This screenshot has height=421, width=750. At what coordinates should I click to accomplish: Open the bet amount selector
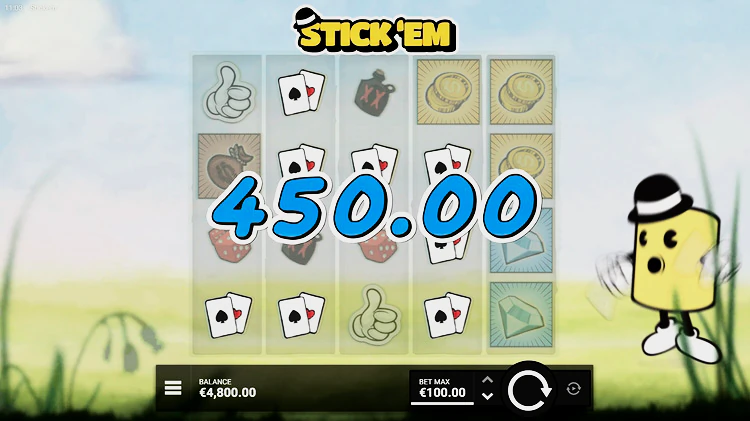click(442, 389)
